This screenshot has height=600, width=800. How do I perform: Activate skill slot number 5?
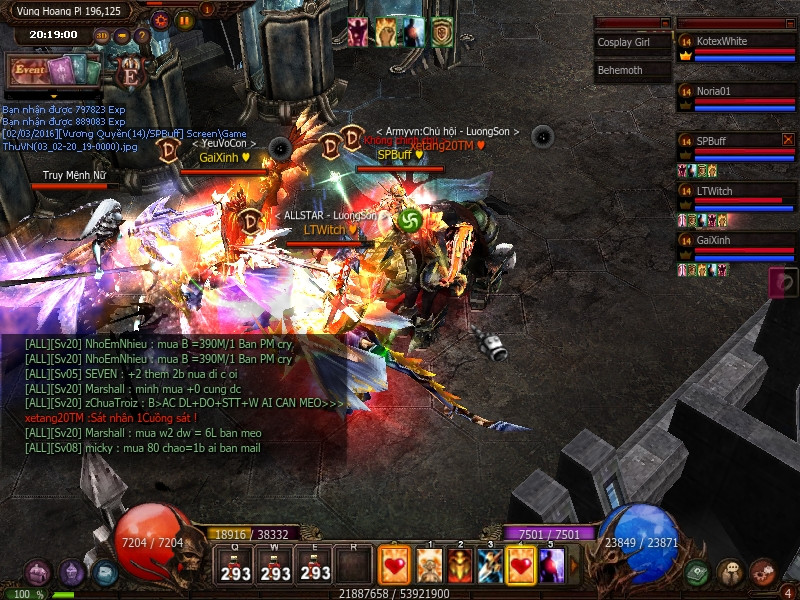click(x=551, y=566)
